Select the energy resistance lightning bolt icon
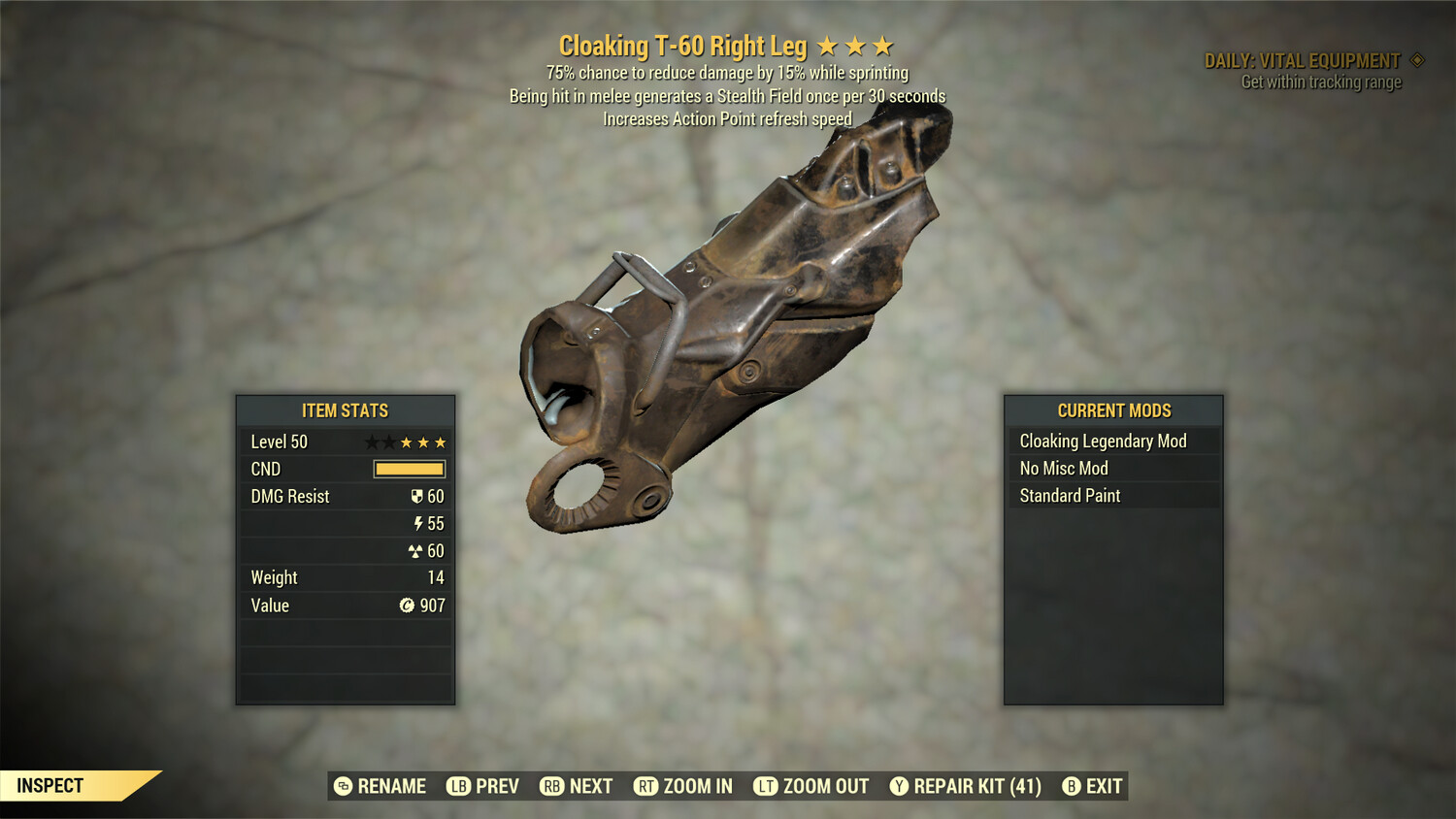Image resolution: width=1456 pixels, height=819 pixels. coord(417,523)
